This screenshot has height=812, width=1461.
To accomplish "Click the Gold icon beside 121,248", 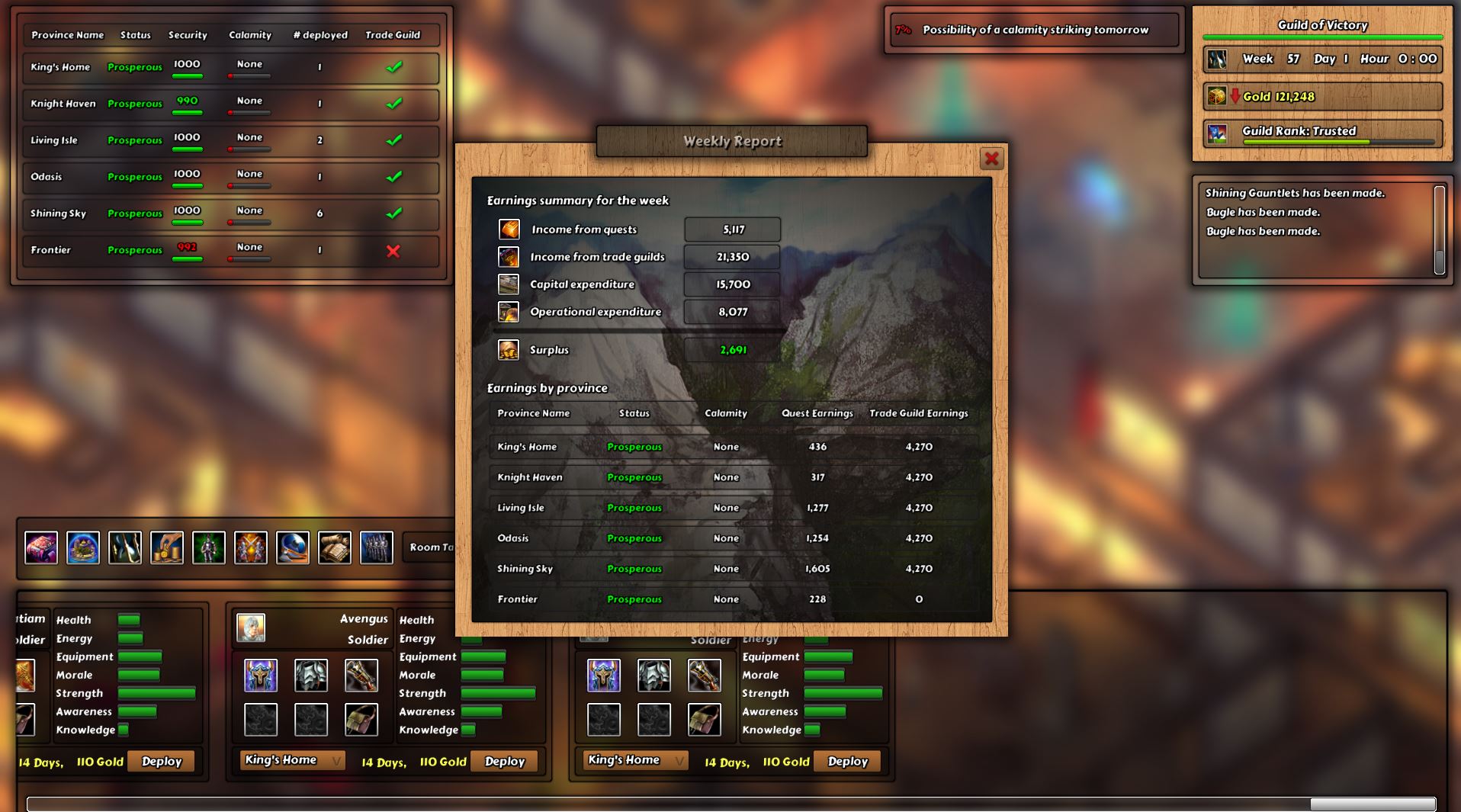I will pos(1215,96).
